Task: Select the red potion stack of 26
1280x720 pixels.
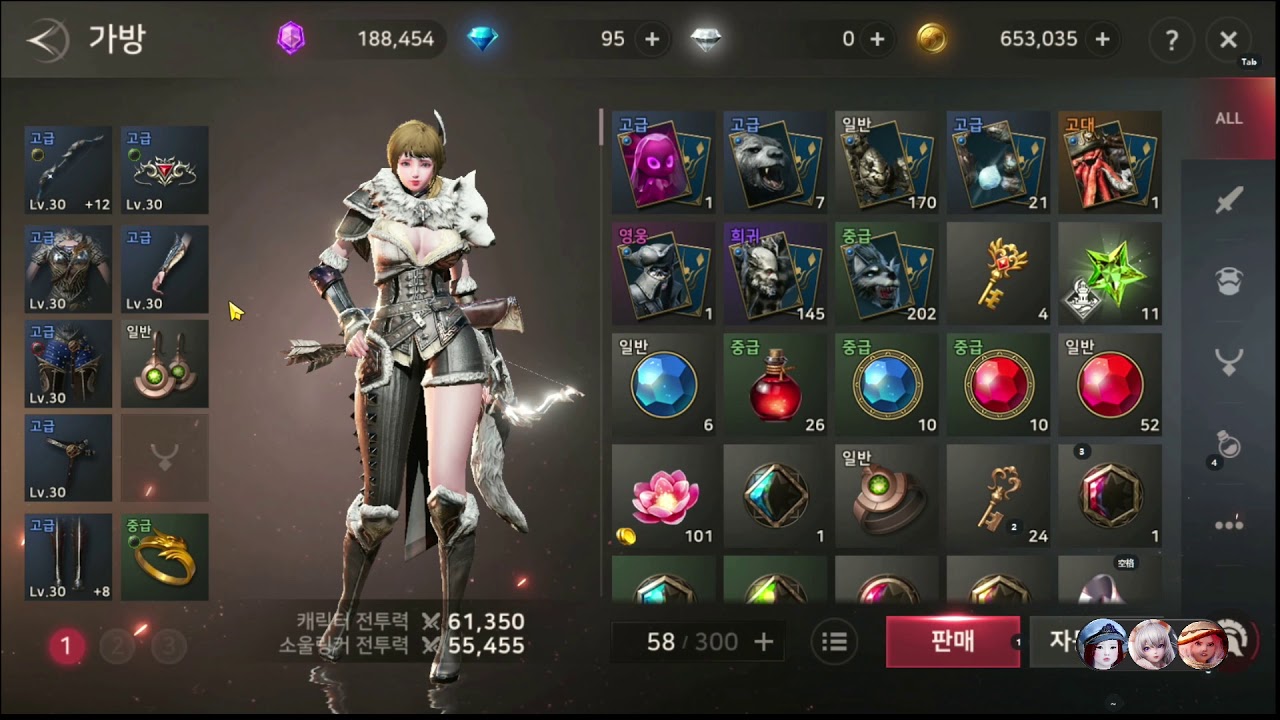Action: (x=774, y=385)
